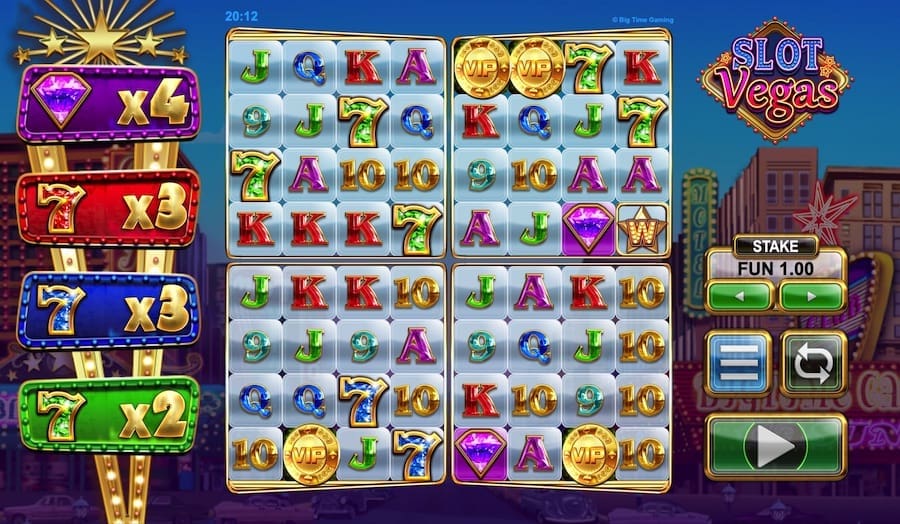This screenshot has width=900, height=524.
Task: Open the blue hamburger menu
Action: coord(738,363)
